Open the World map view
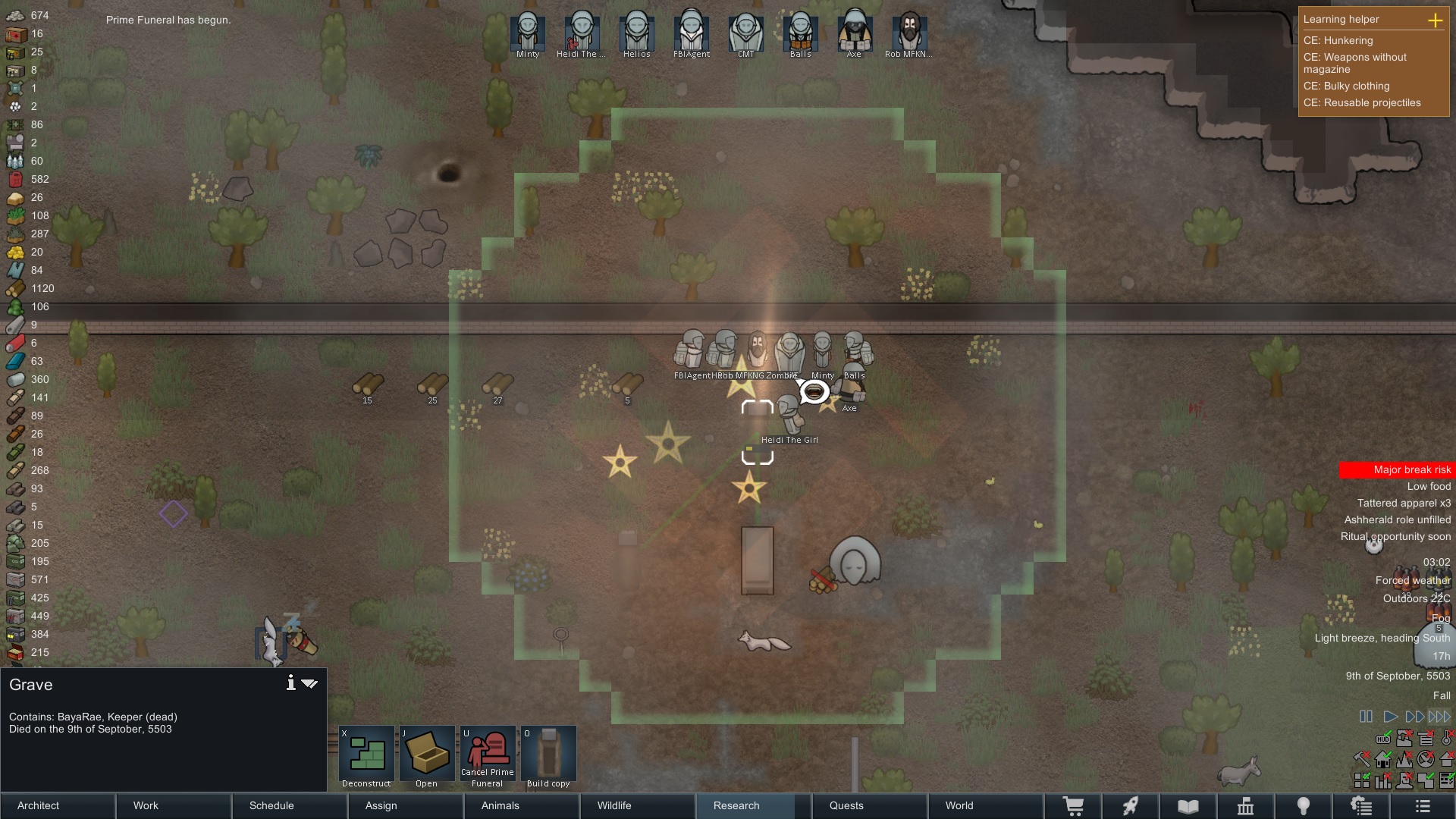This screenshot has width=1456, height=819. 984,805
